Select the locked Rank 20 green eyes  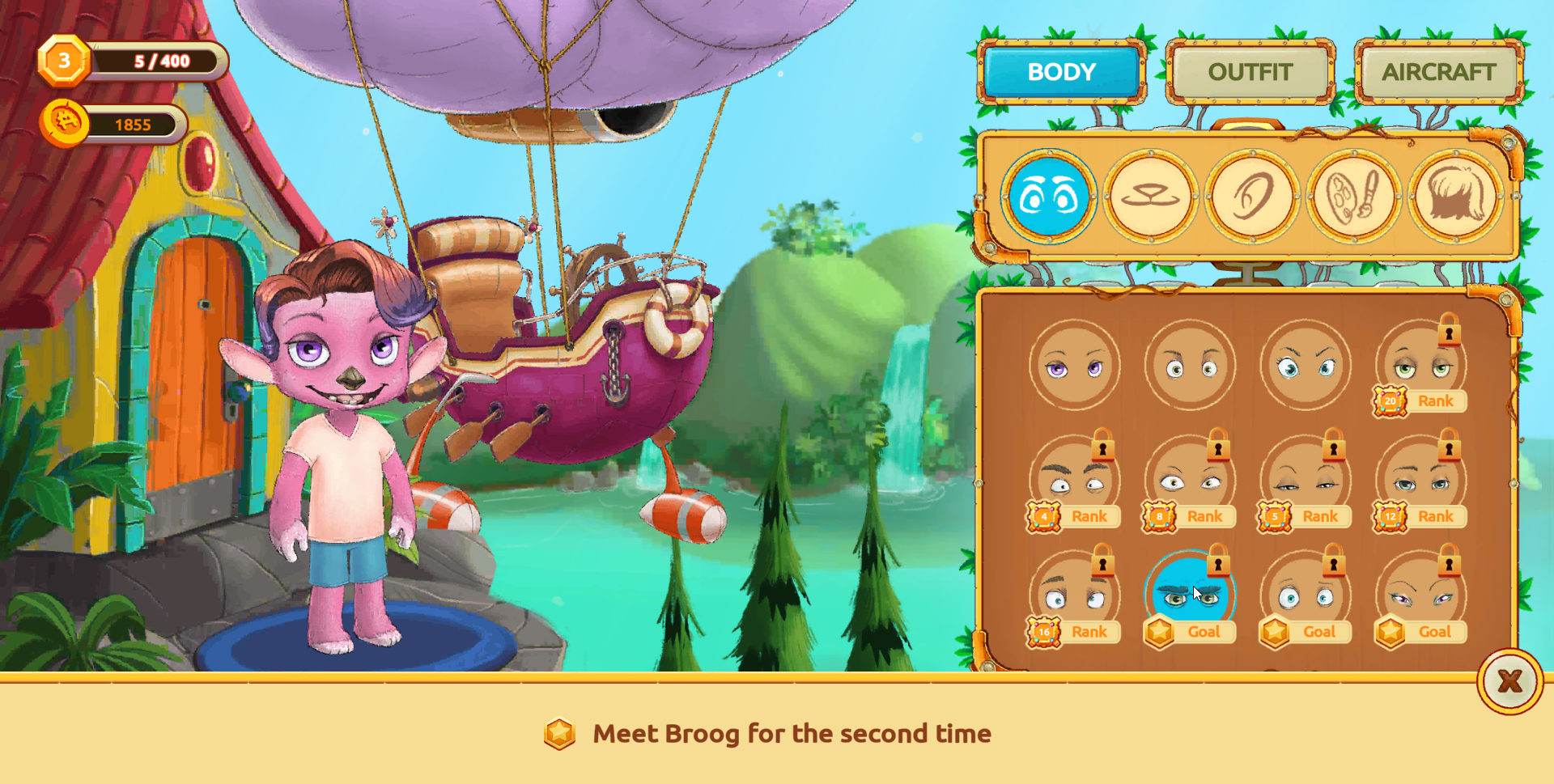(1420, 366)
